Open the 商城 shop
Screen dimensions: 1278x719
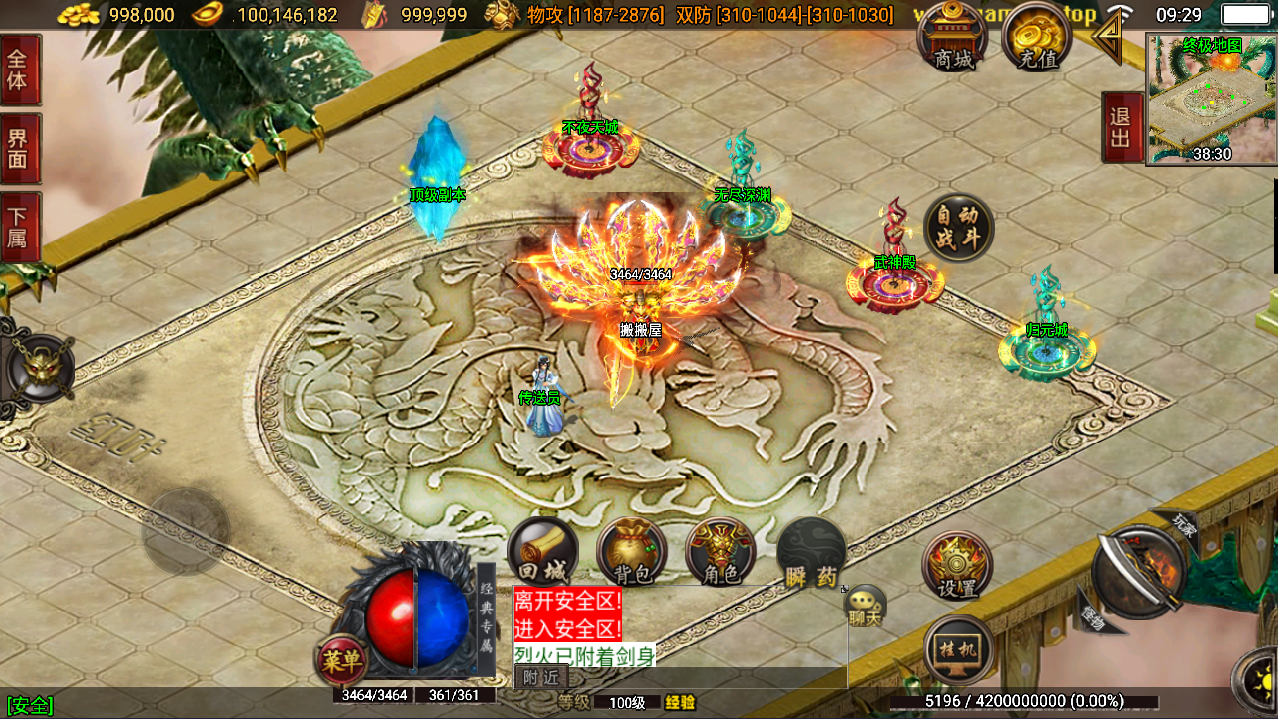tap(953, 38)
